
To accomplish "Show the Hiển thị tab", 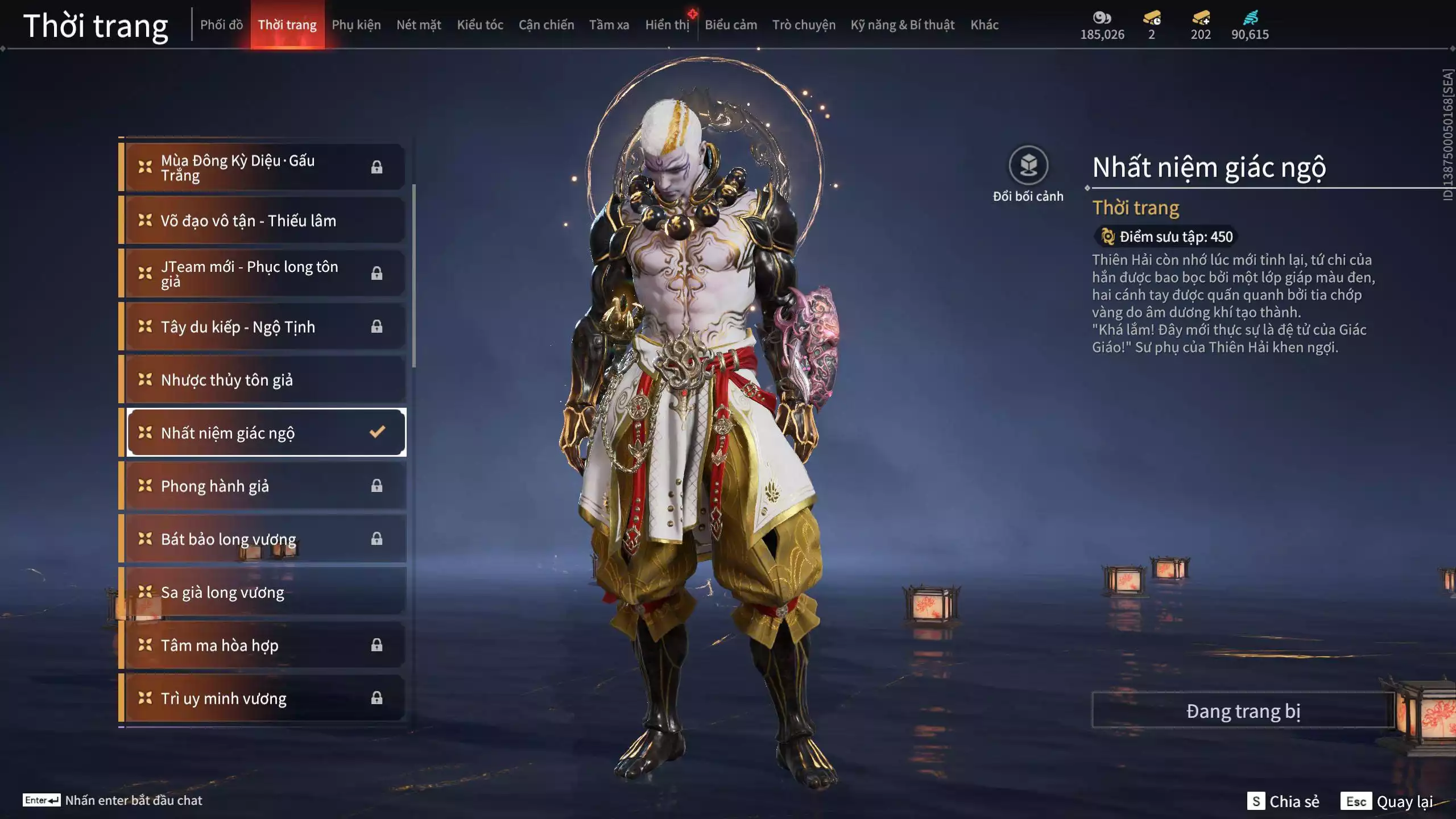I will pos(667,25).
